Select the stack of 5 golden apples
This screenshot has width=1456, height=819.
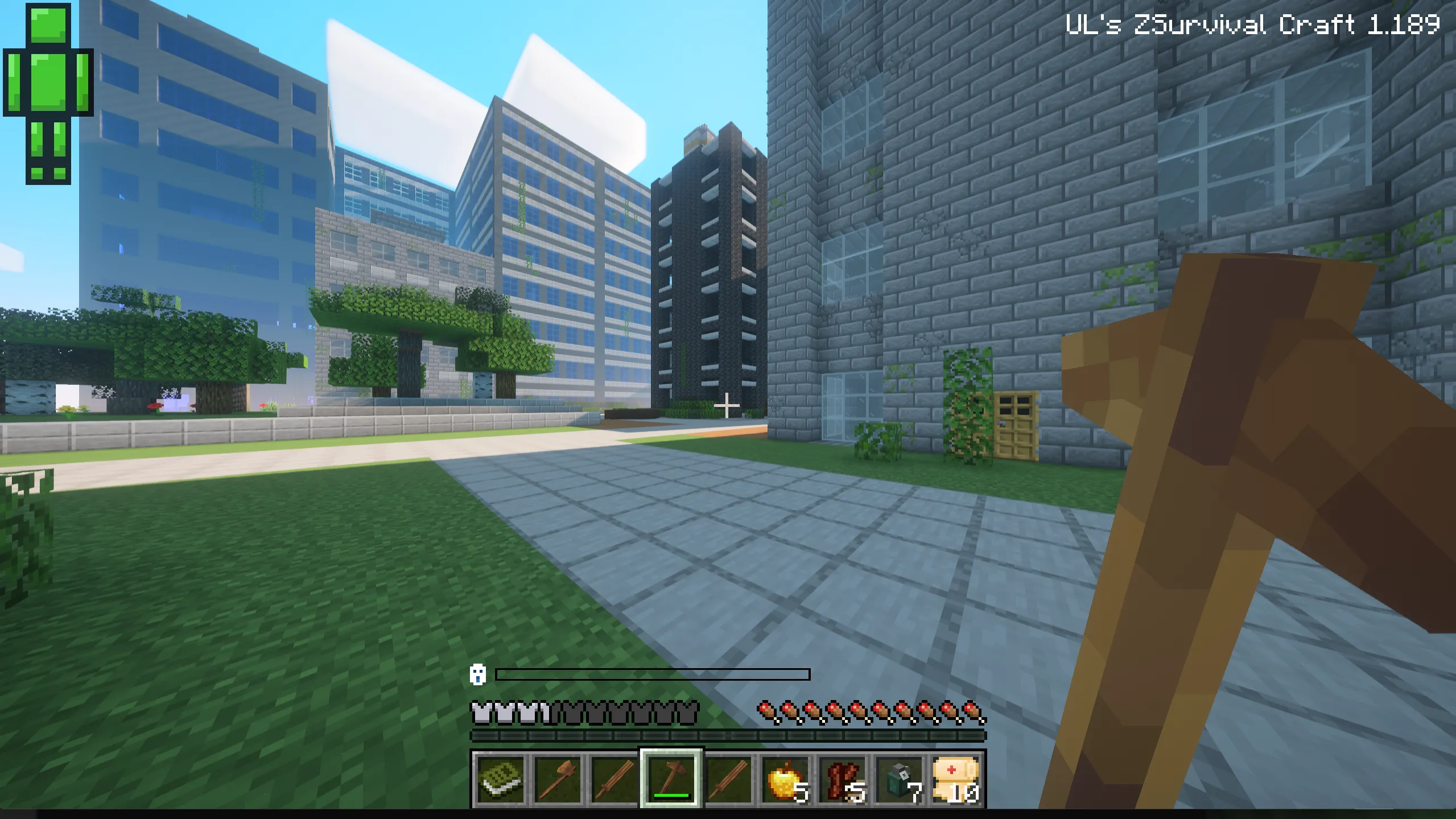pyautogui.click(x=788, y=780)
